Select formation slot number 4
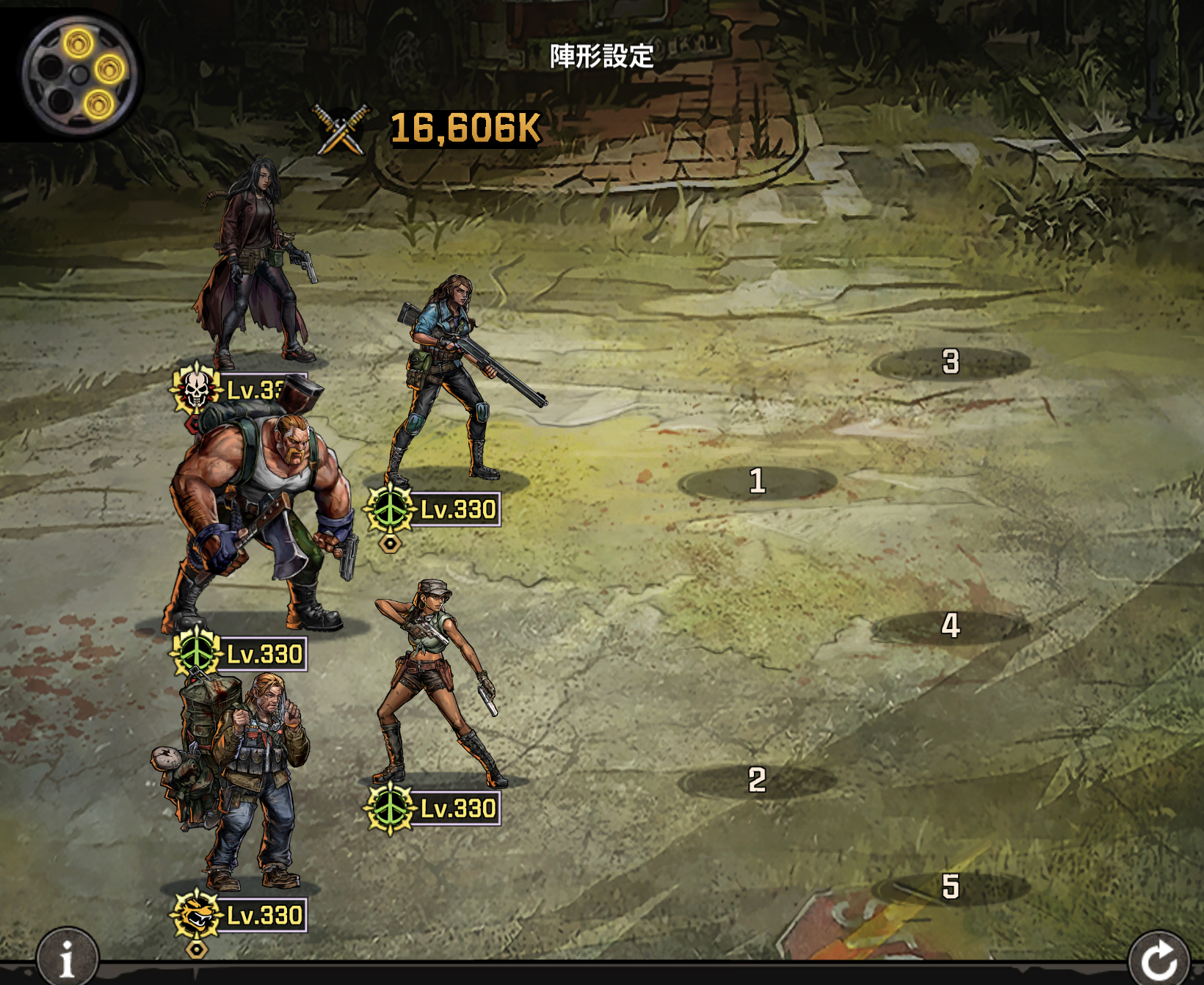Screen dimensions: 1204x985 click(x=951, y=626)
